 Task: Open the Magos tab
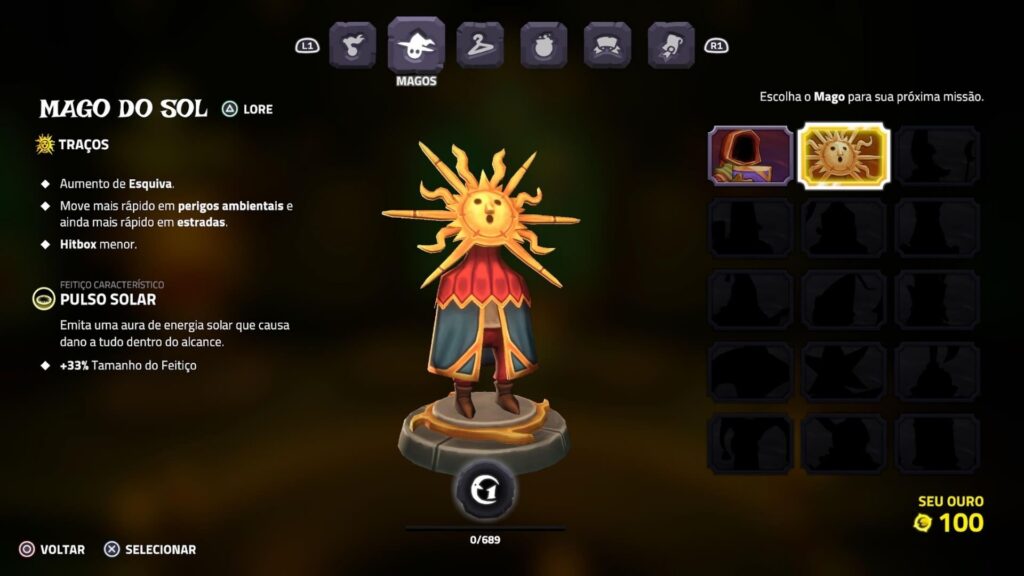tap(416, 44)
